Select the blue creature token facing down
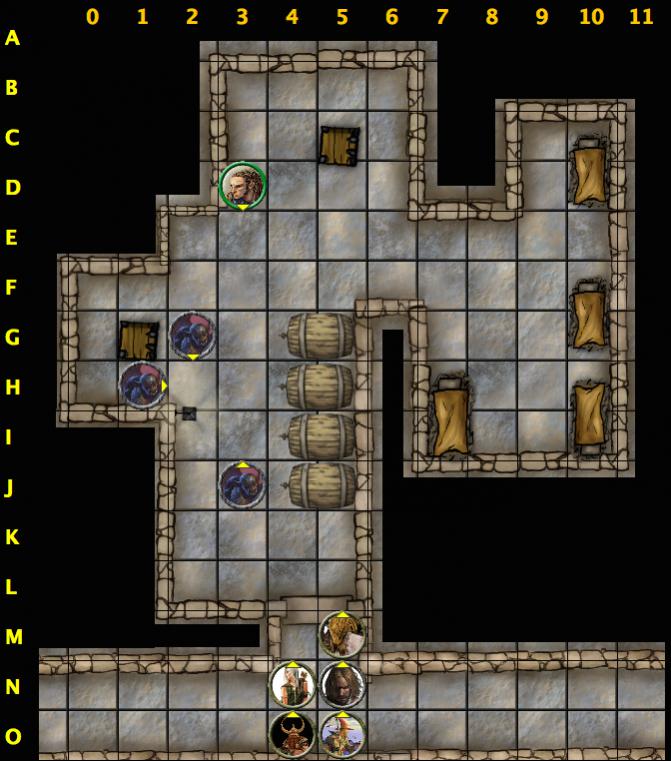671x761 pixels. [192, 335]
